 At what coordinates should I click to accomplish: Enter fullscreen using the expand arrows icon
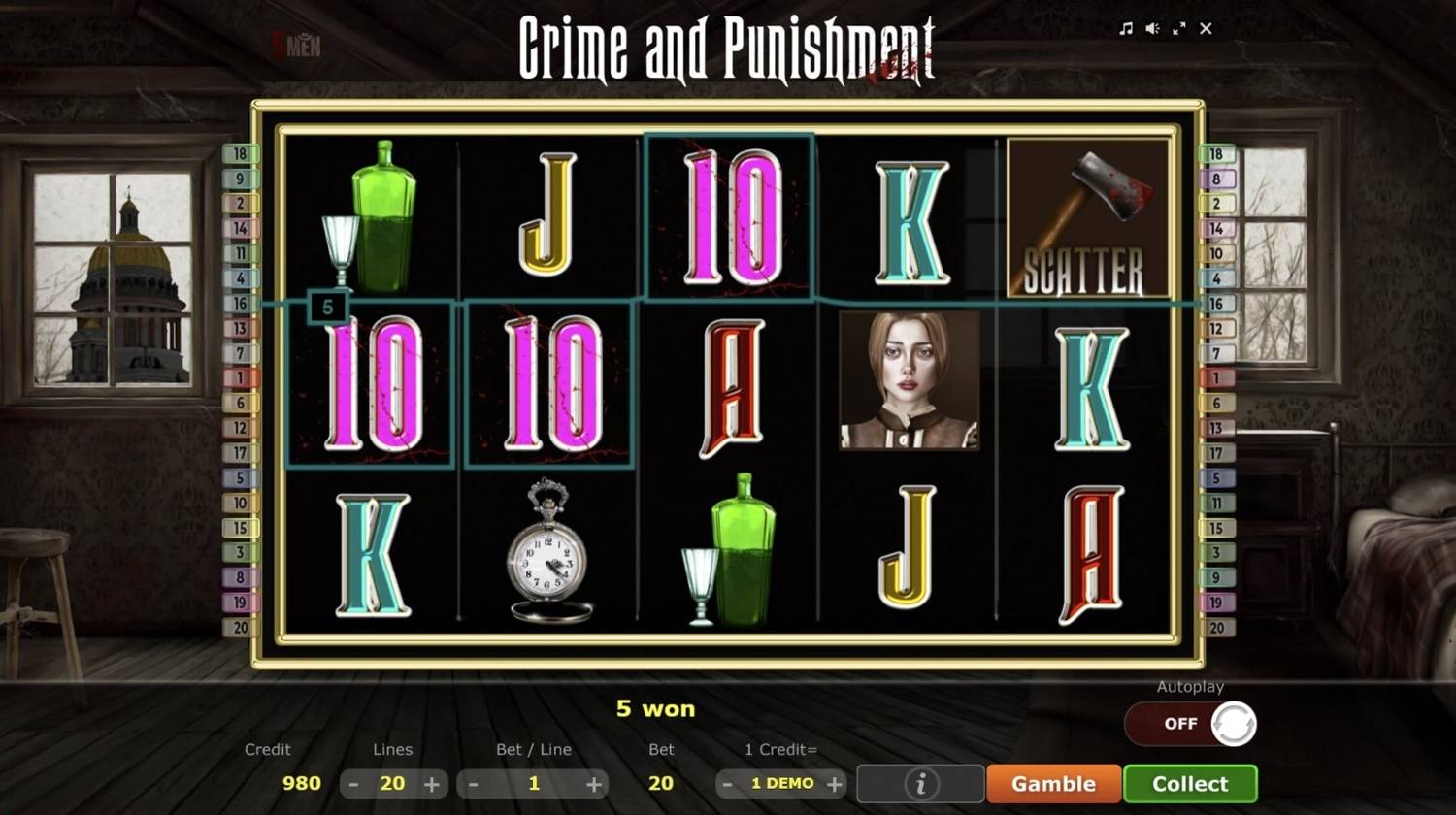click(1179, 29)
